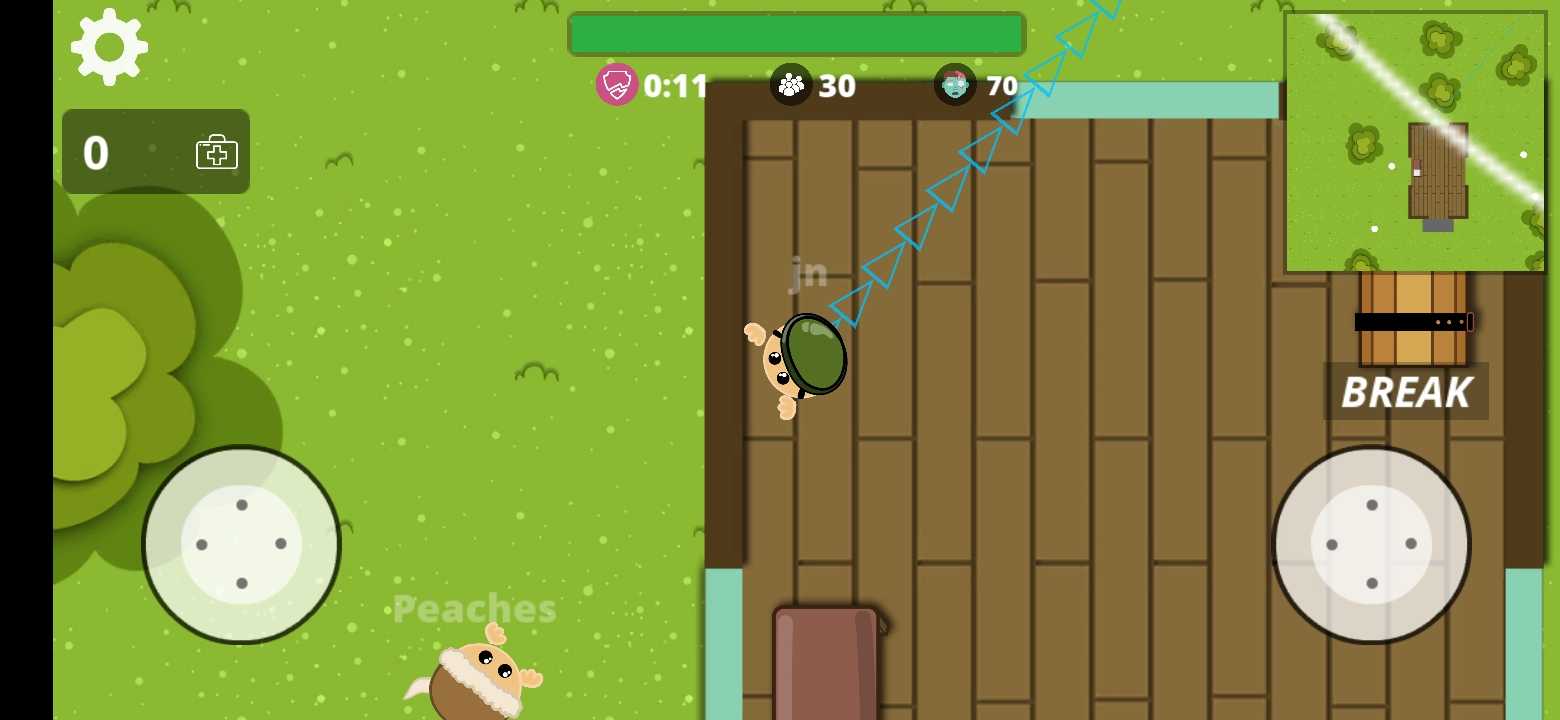Use the medkit item slot

[156, 152]
